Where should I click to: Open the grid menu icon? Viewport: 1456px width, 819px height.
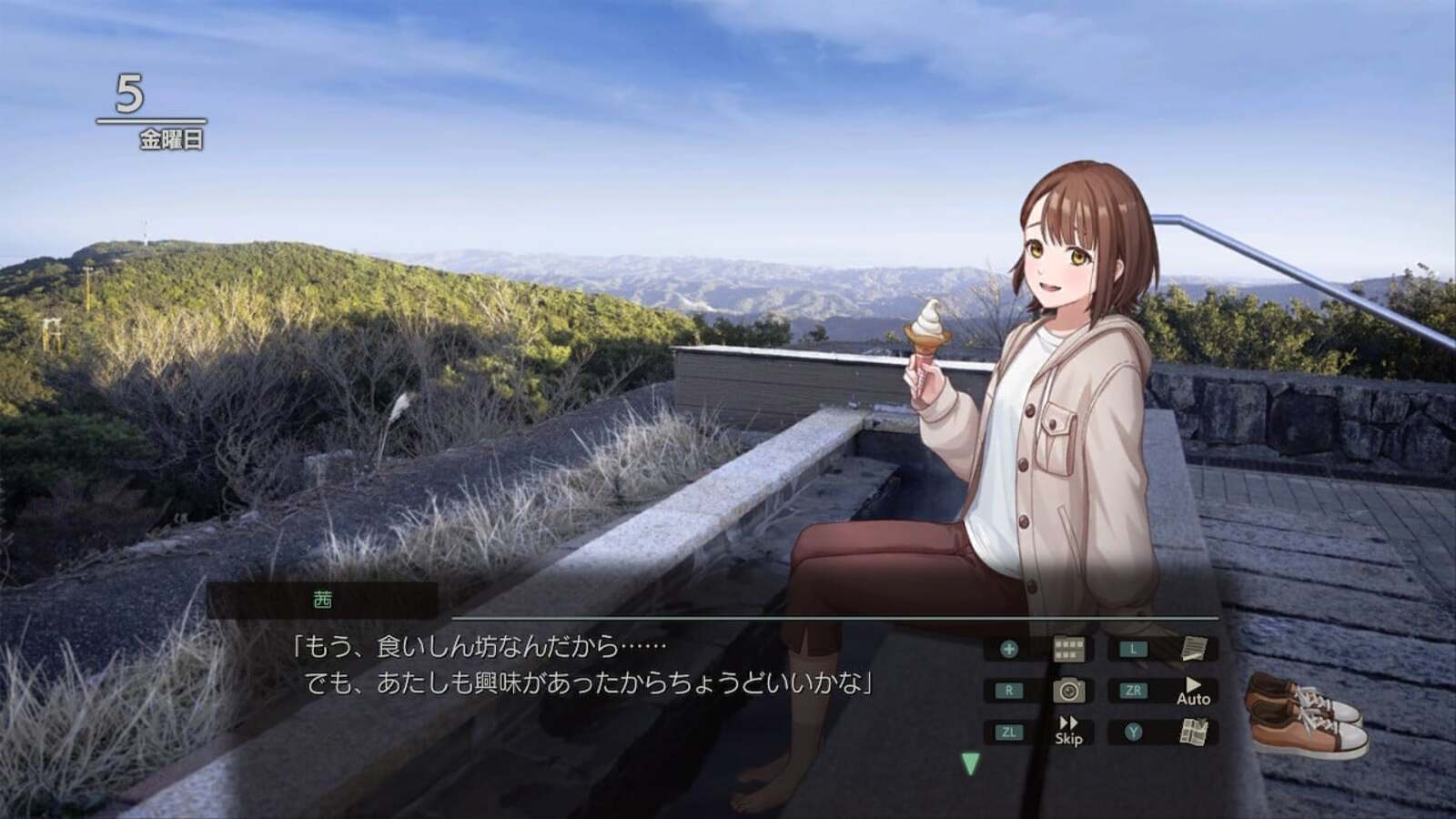[1068, 649]
